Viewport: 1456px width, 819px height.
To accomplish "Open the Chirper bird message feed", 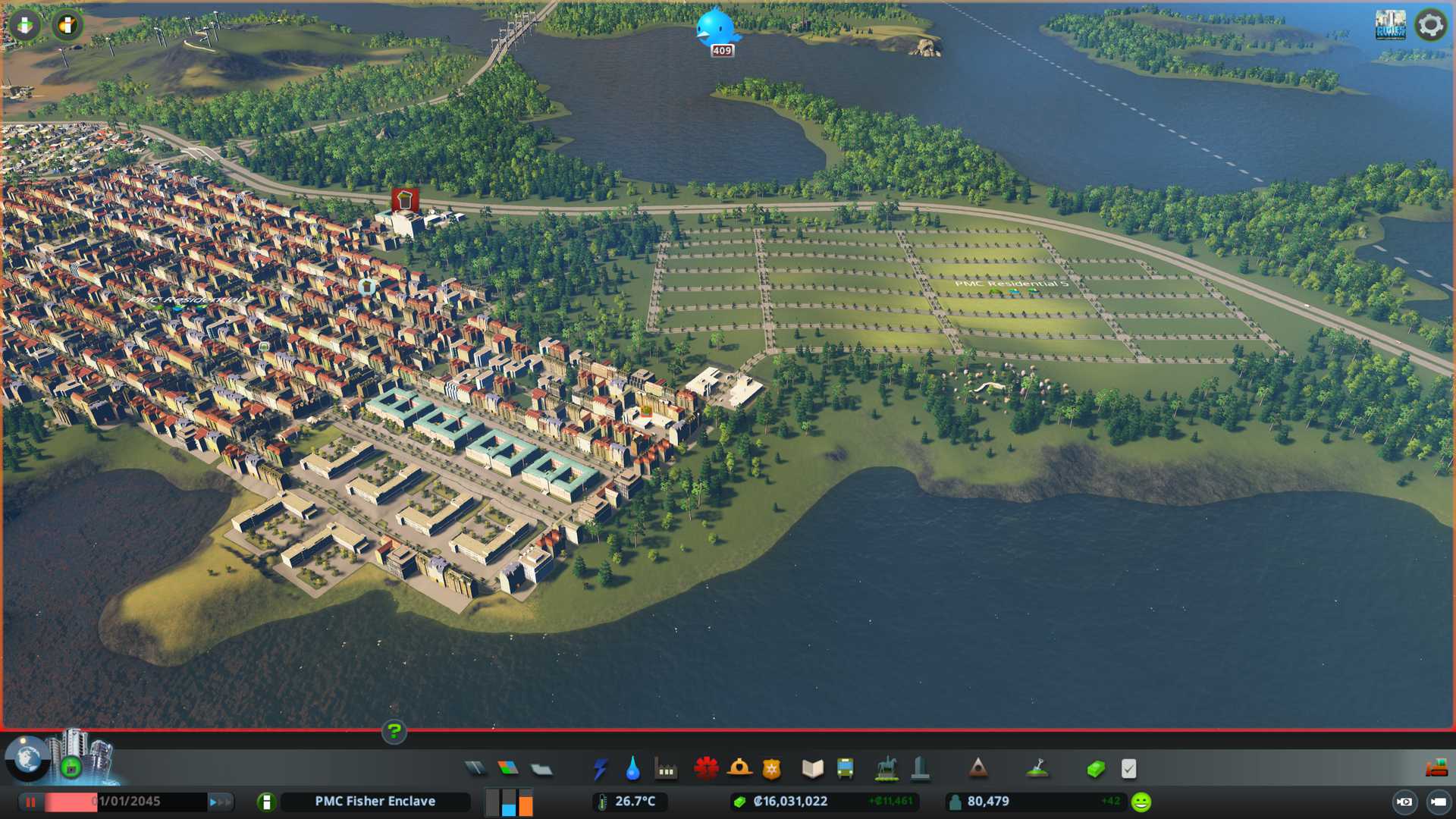I will (x=716, y=29).
